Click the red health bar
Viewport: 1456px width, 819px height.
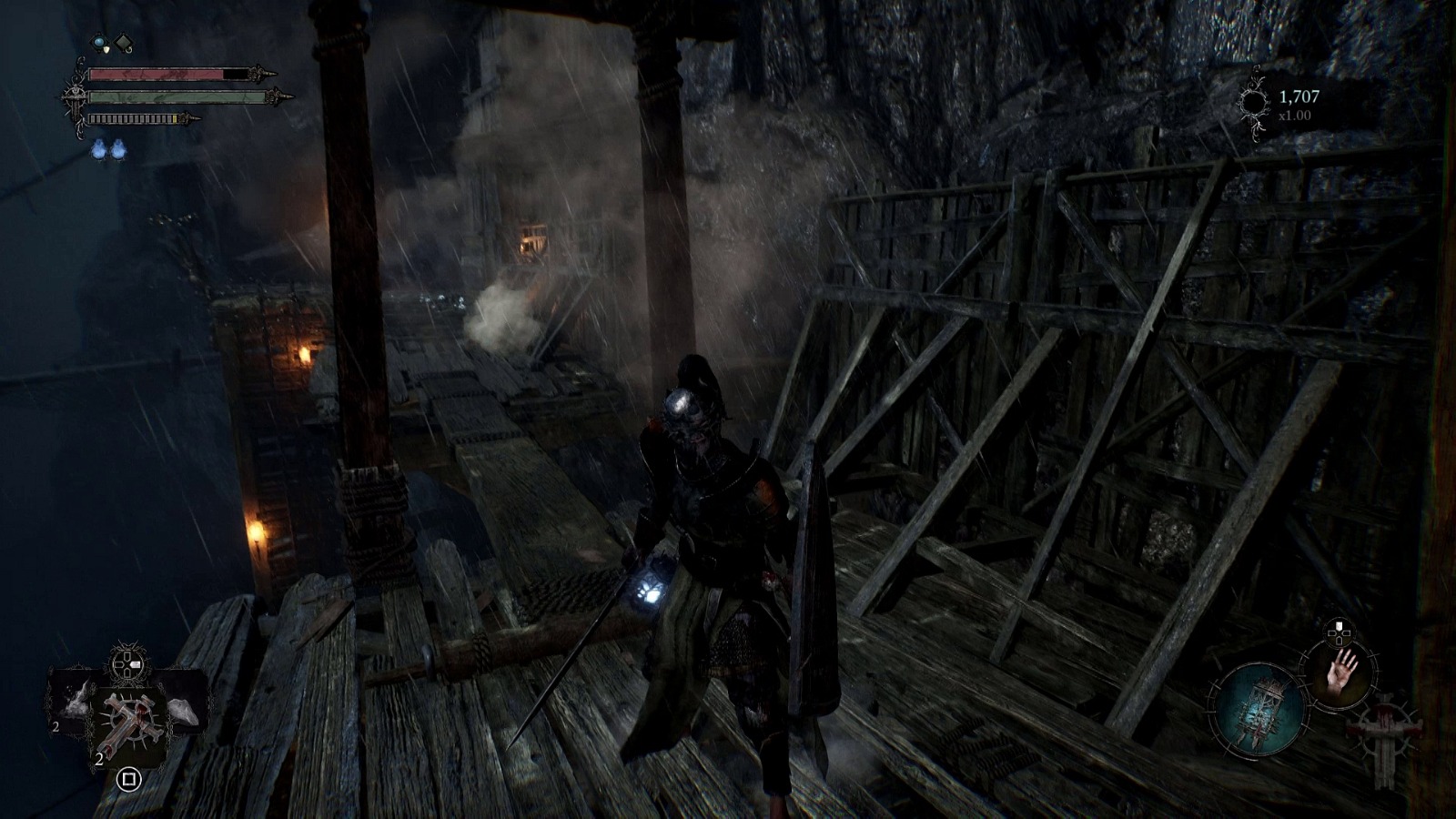[155, 73]
